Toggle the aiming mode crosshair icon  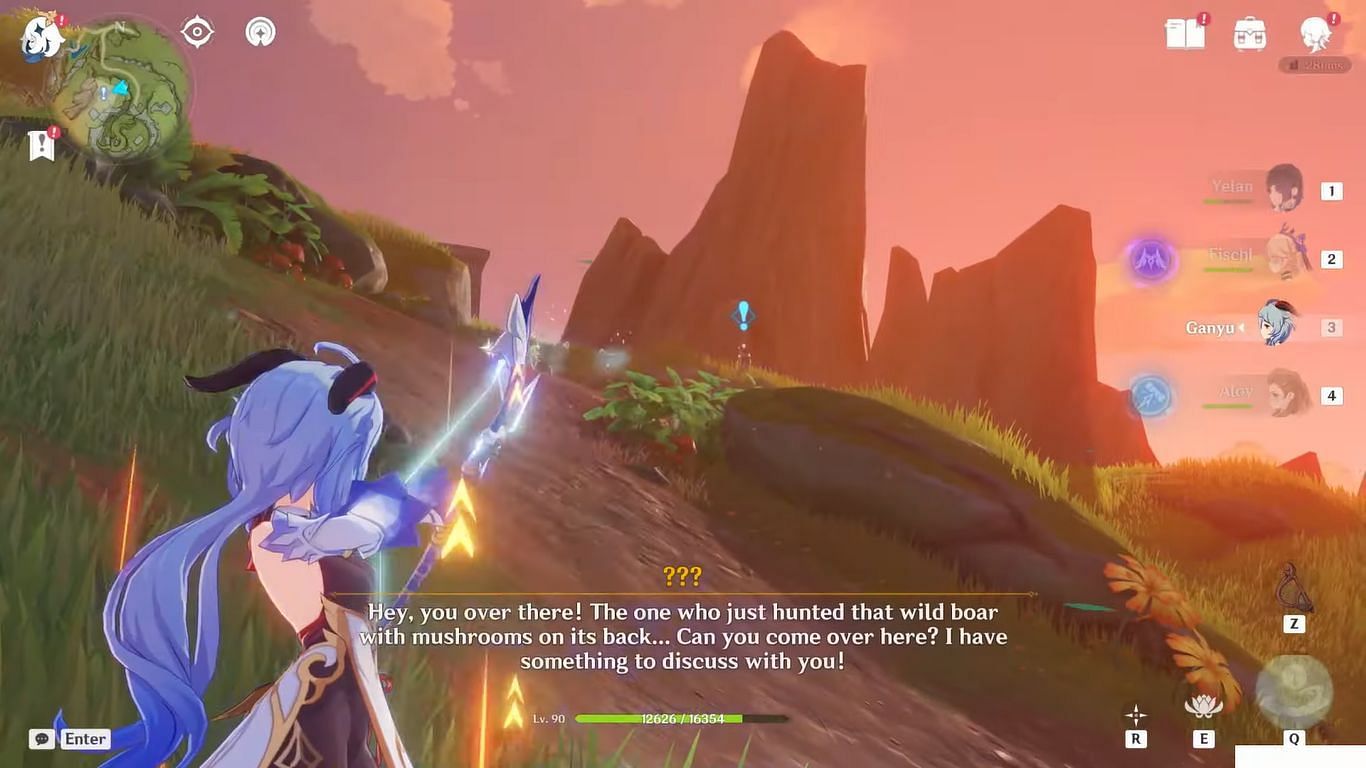pyautogui.click(x=1136, y=714)
